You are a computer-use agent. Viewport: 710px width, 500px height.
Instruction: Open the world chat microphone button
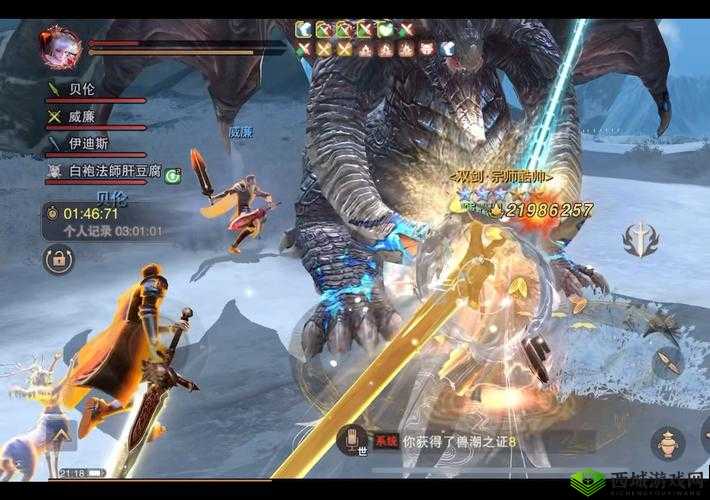[x=351, y=440]
